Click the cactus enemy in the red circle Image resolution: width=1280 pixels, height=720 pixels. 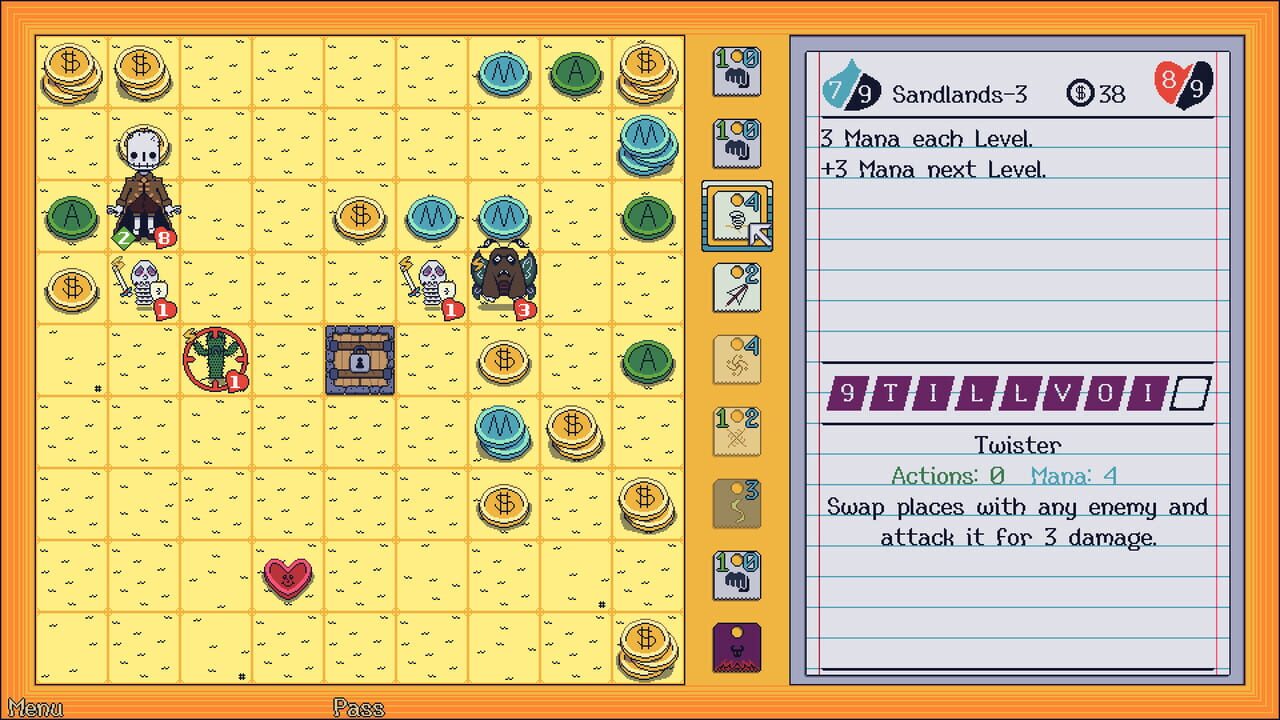click(x=215, y=360)
